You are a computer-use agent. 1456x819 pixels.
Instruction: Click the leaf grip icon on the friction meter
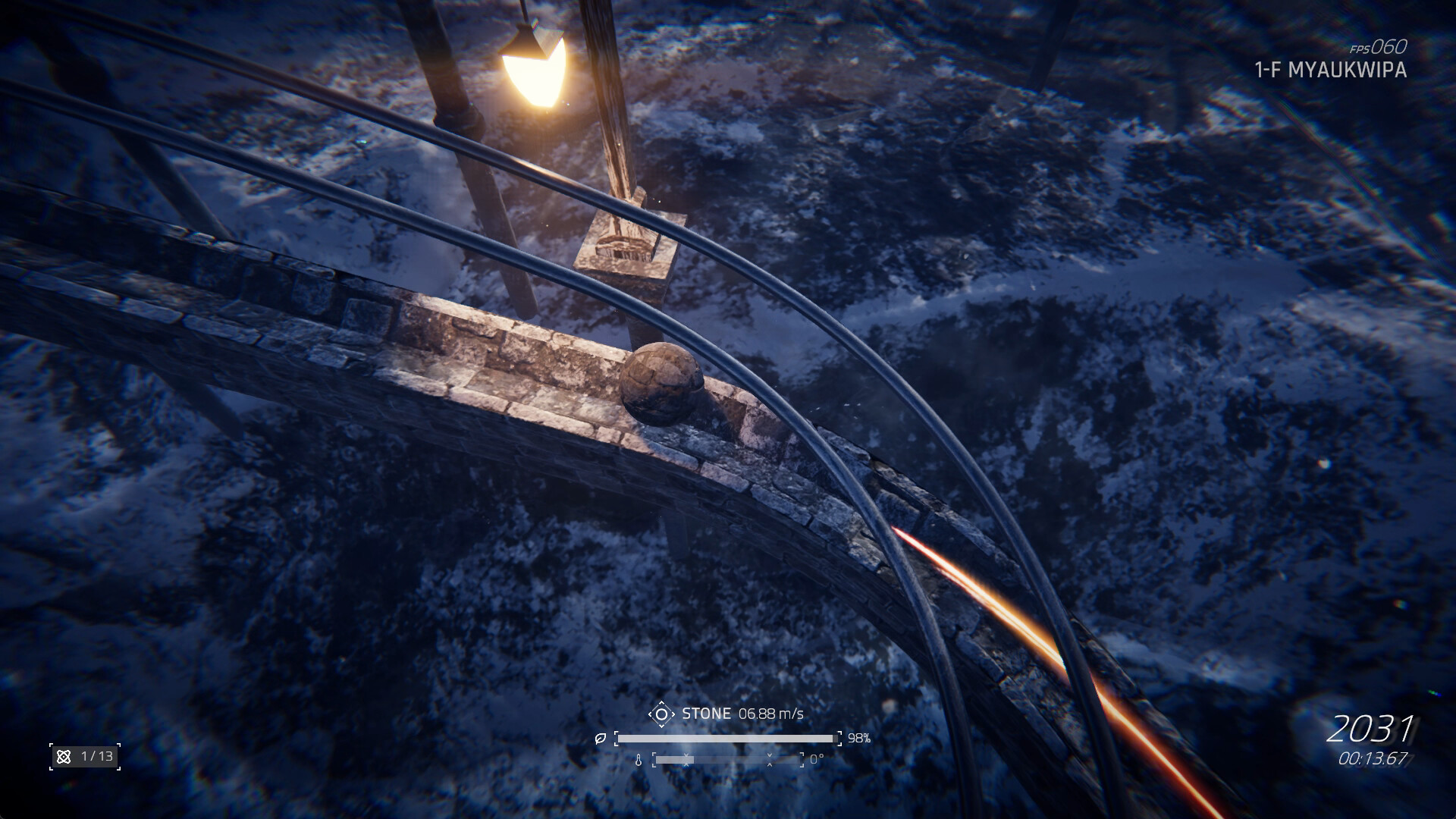(600, 738)
